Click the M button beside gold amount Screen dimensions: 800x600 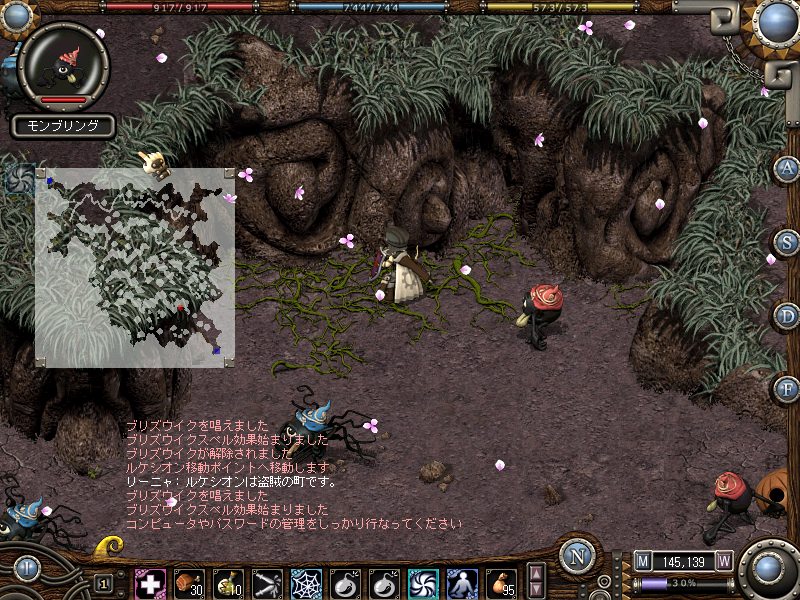point(642,561)
